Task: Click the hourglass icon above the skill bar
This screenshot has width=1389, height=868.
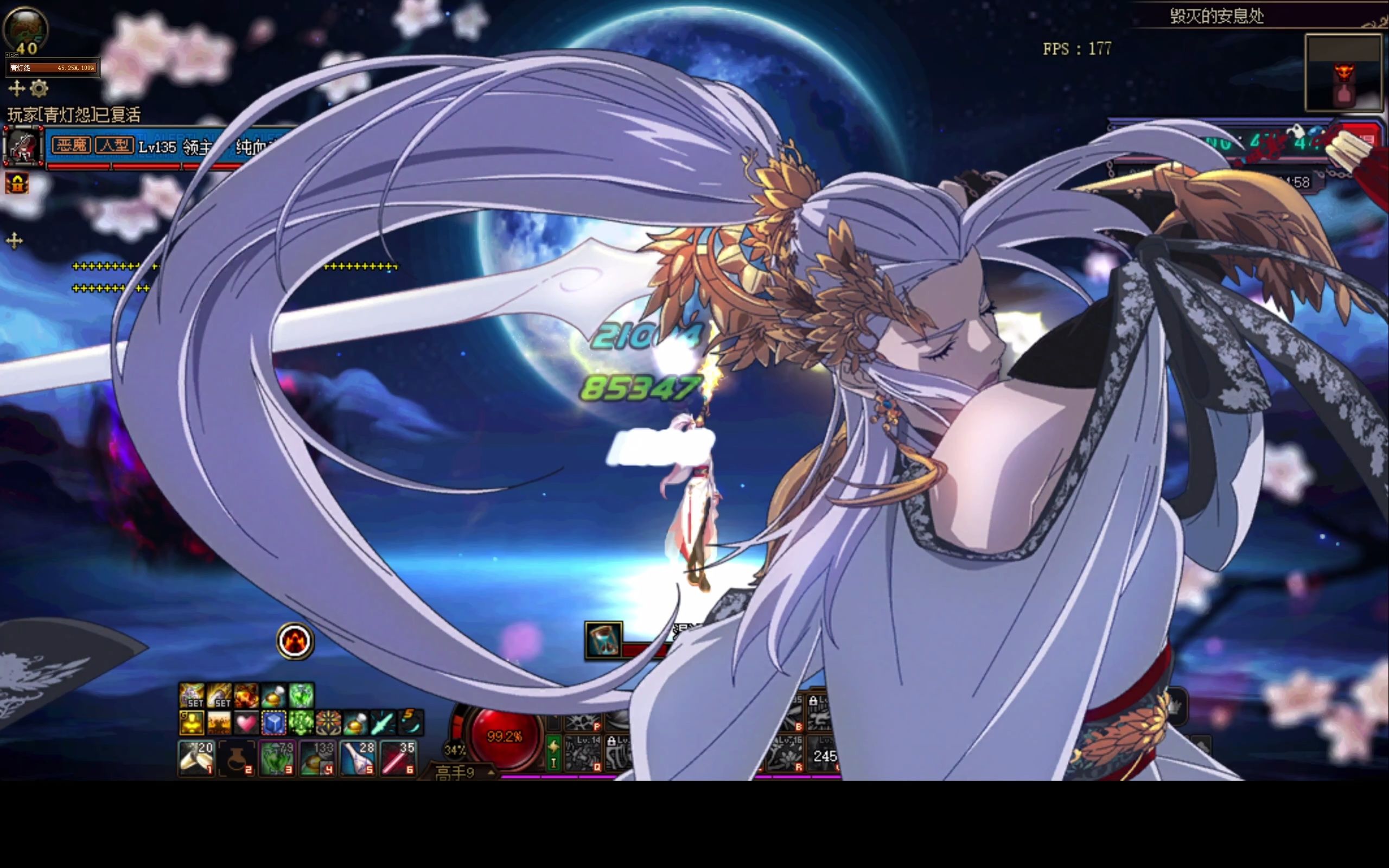Action: click(x=603, y=640)
